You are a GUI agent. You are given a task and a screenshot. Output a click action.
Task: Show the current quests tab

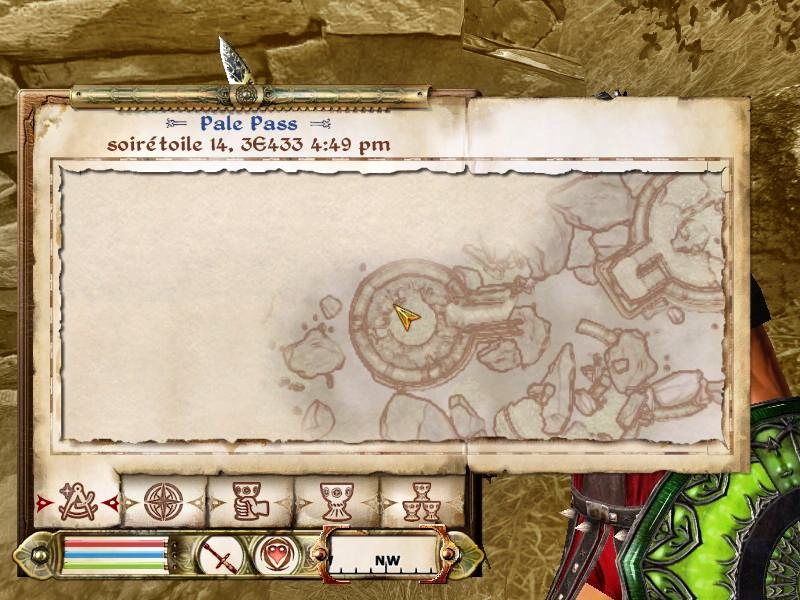coord(335,501)
